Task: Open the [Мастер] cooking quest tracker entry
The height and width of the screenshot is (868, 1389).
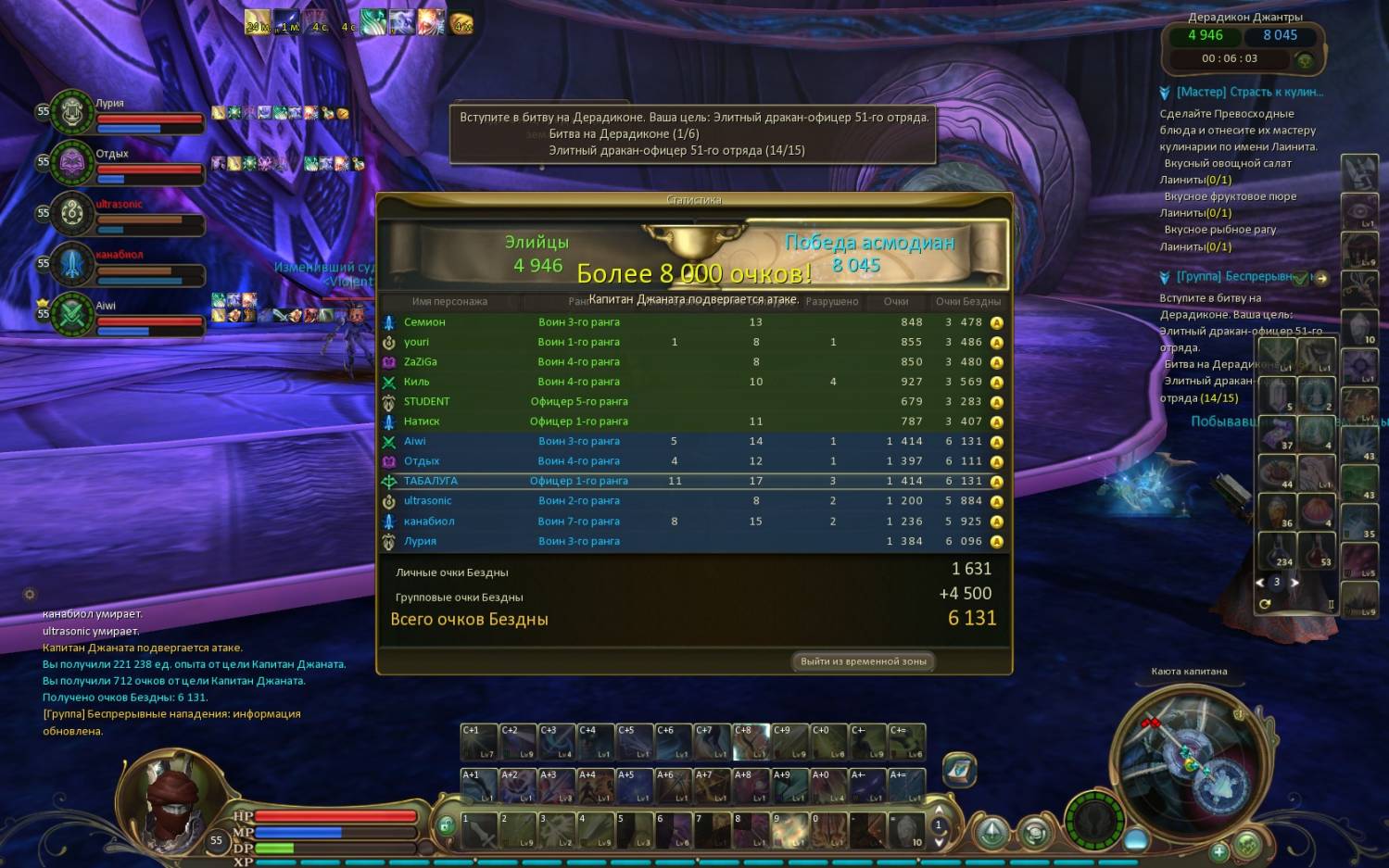Action: point(1249,93)
